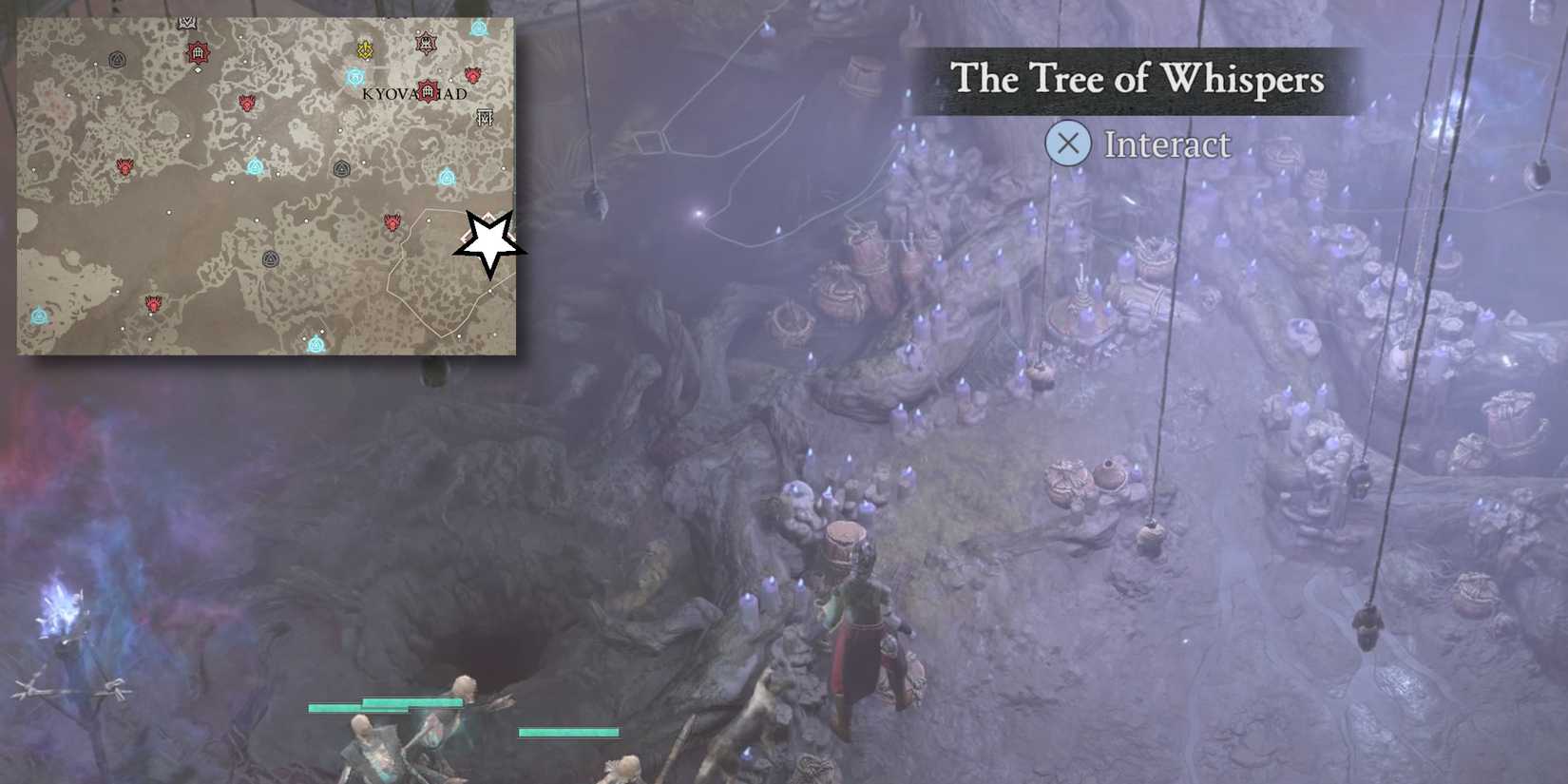Viewport: 1568px width, 784px height.
Task: Click the grey waypoint icon near the map top-left
Action: pyautogui.click(x=117, y=57)
